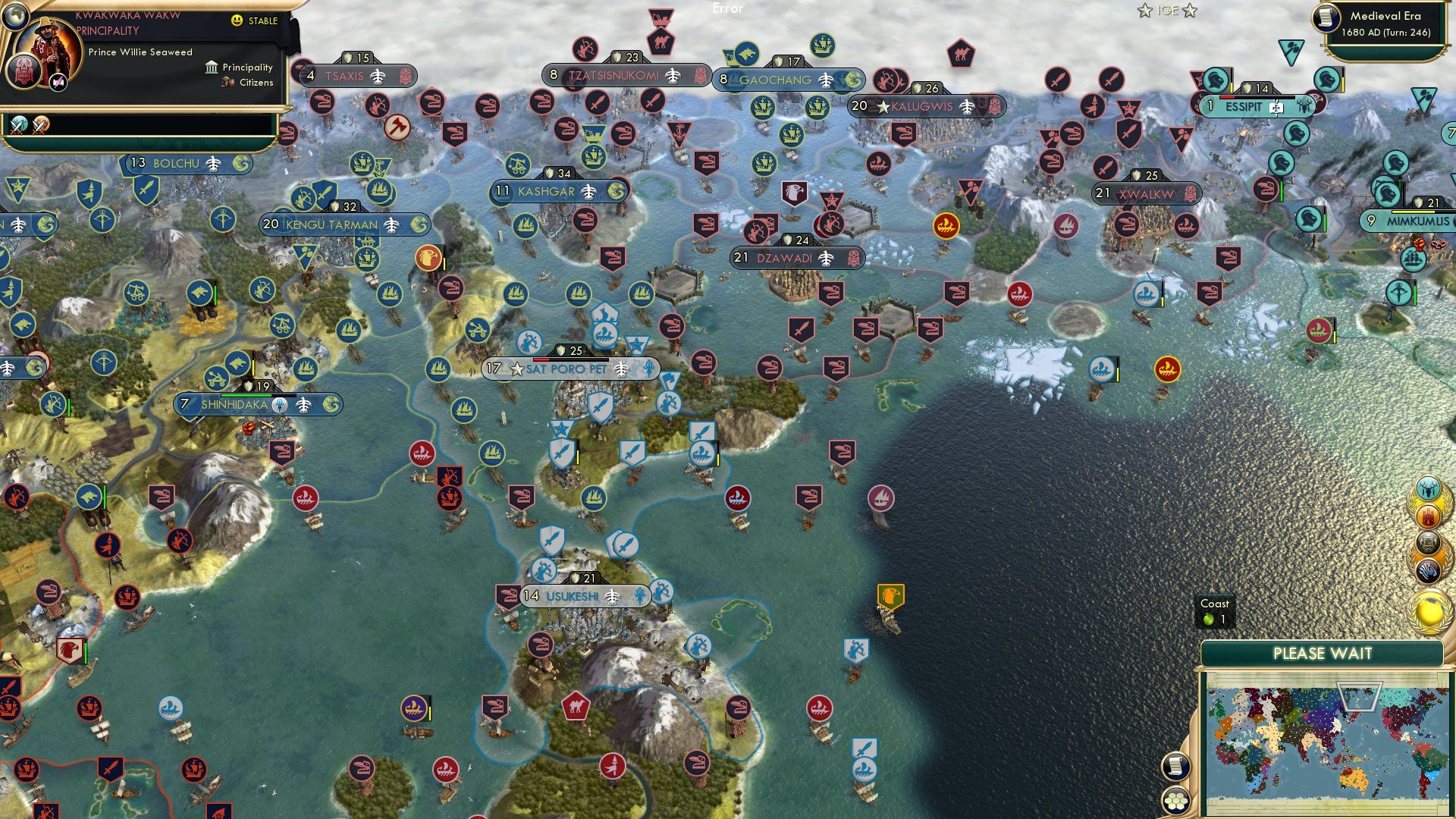Click the deer-antler quest notification medal
This screenshot has height=819, width=1456.
[1428, 488]
